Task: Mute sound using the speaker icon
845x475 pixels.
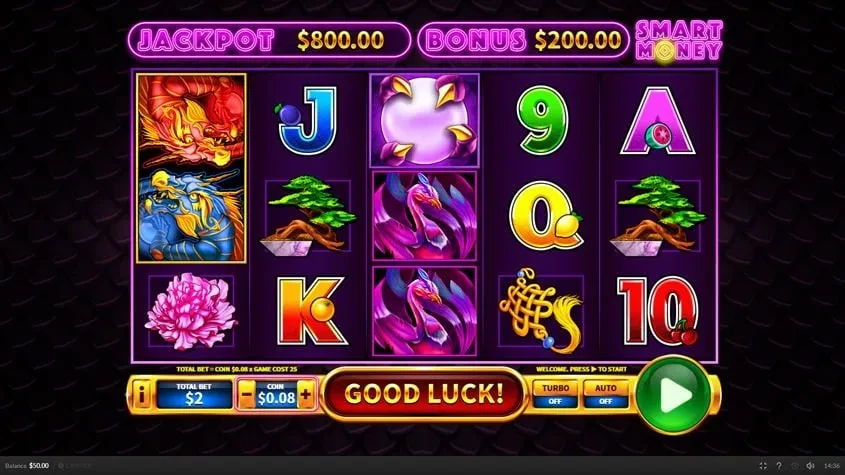Action: point(811,466)
